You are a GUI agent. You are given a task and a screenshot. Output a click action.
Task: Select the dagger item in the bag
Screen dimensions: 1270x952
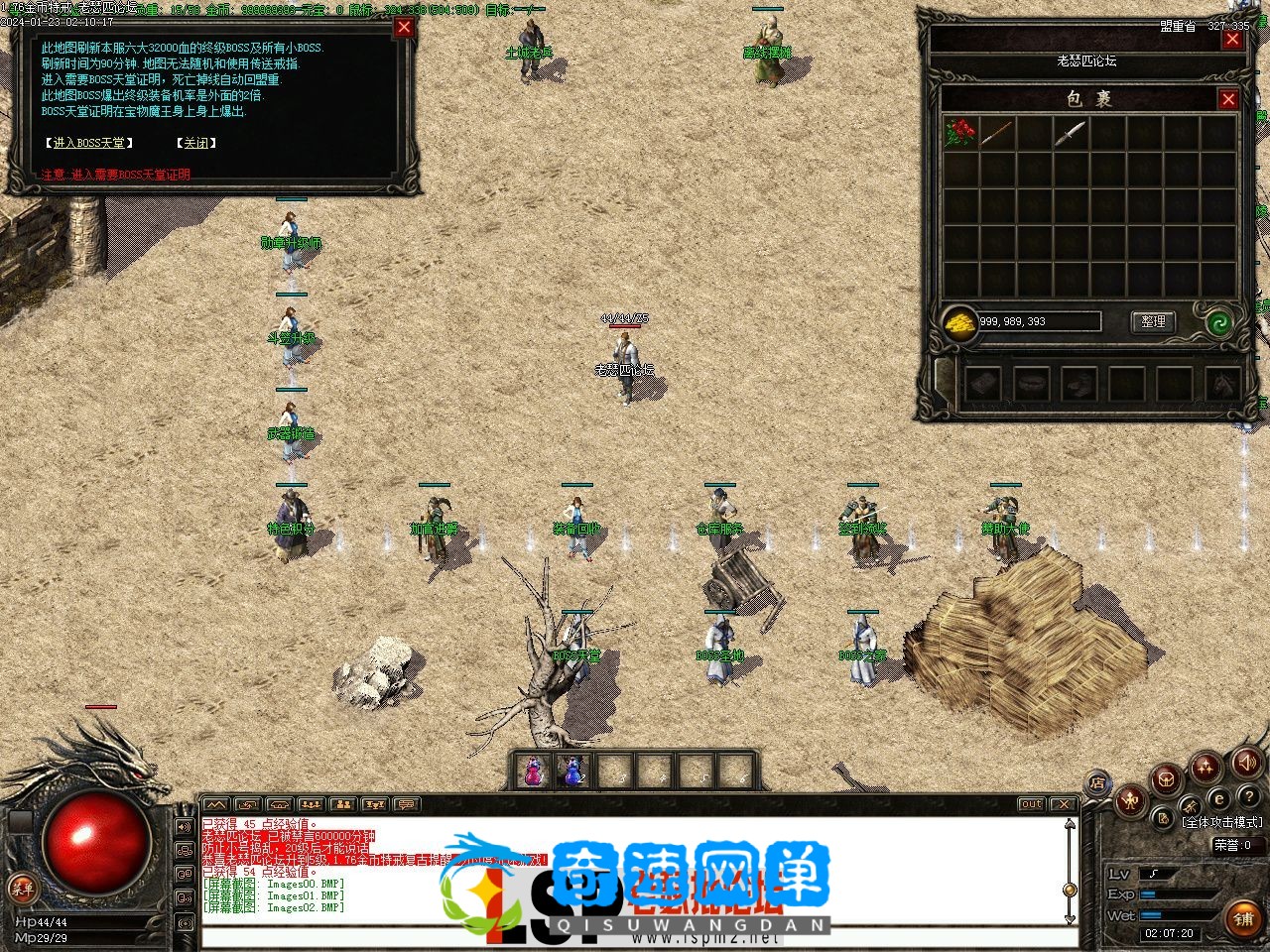tap(1070, 134)
